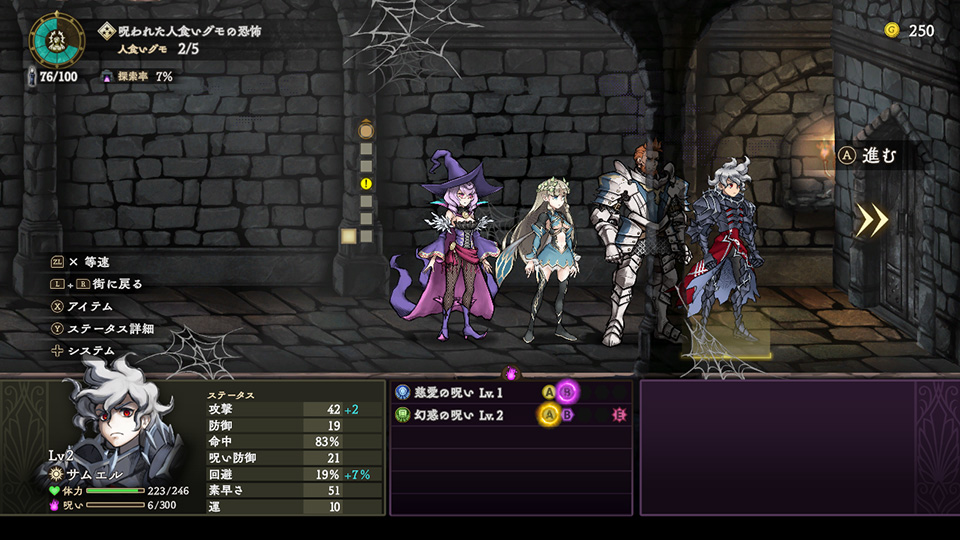Advance through the double-arrow 進む door
The height and width of the screenshot is (540, 960).
(x=872, y=220)
